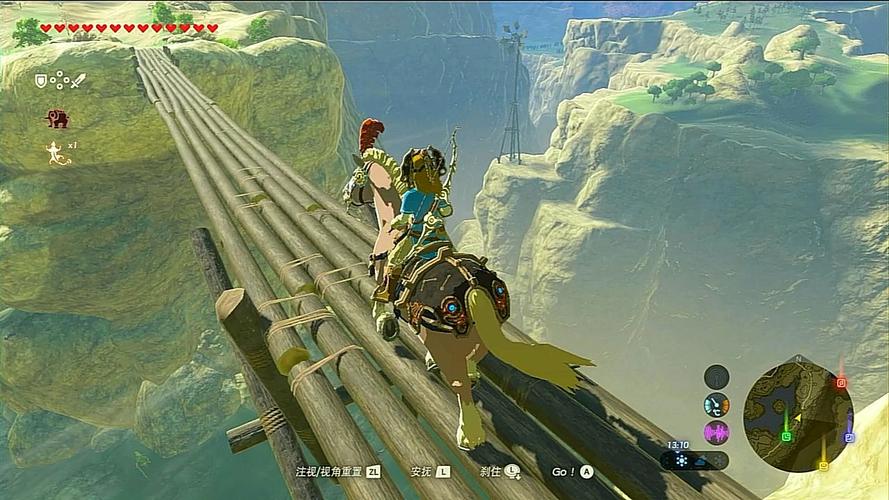Screen dimensions: 889x500
Task: Click the weather forecast bar
Action: 694,461
